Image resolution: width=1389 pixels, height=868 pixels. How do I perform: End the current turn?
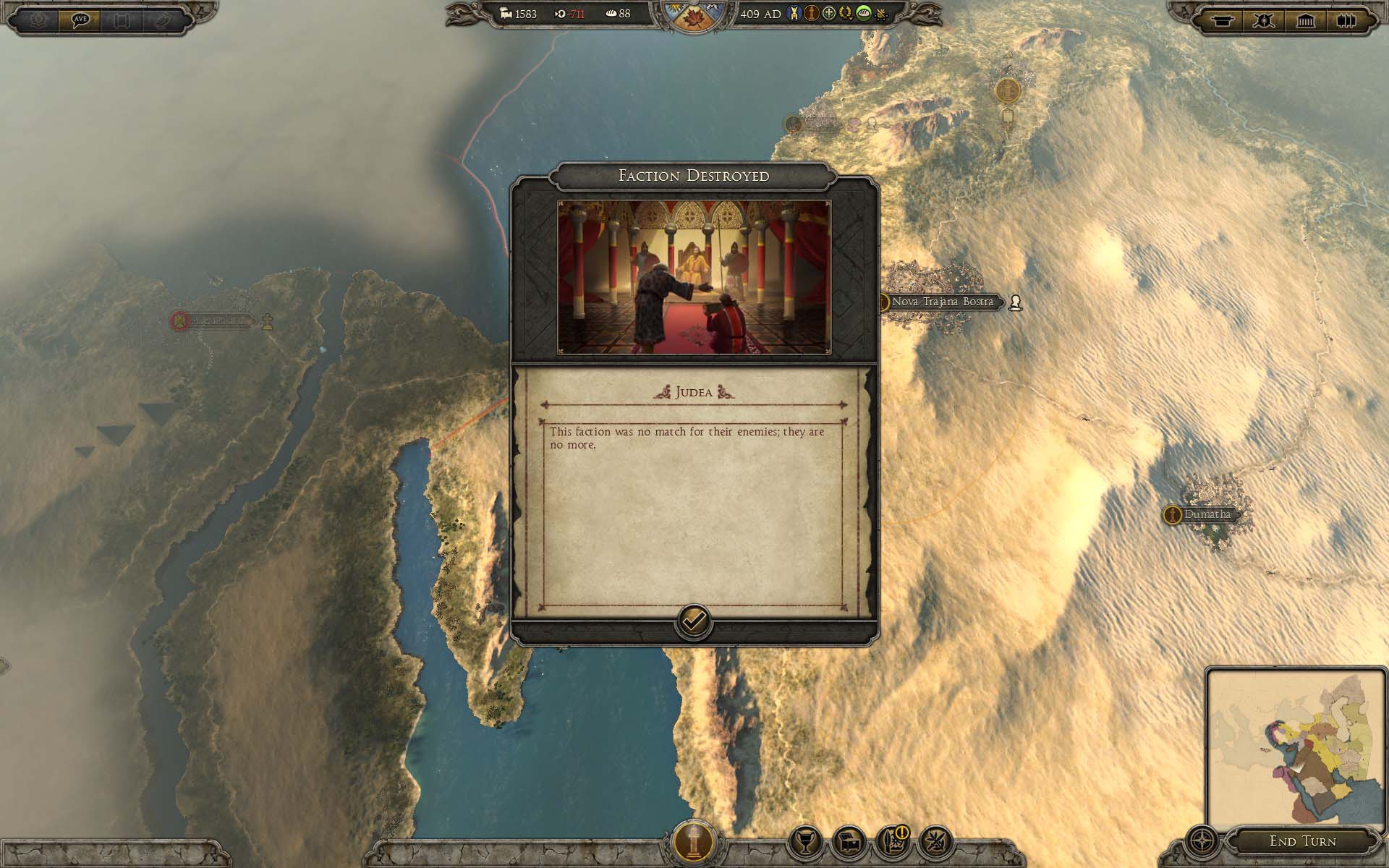[1302, 841]
